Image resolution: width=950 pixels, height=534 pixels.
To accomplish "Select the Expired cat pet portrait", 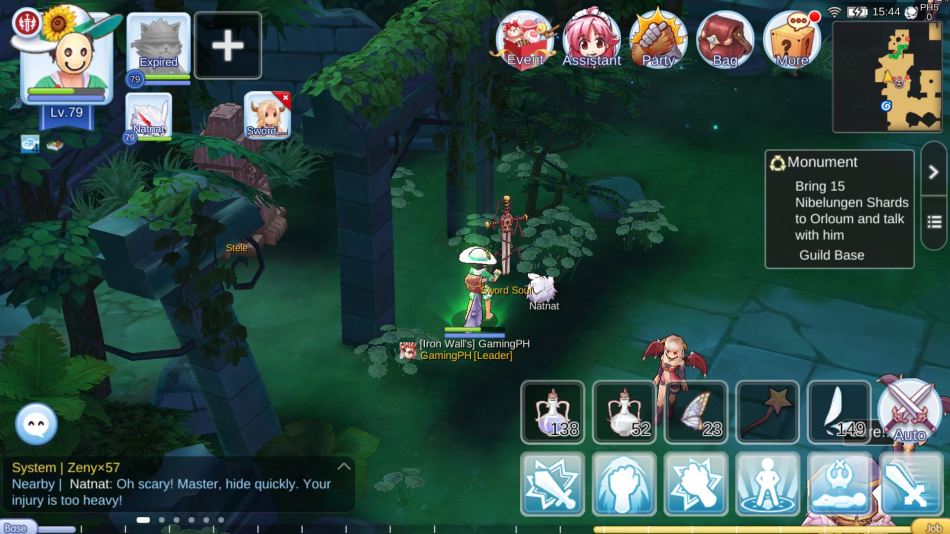I will pos(158,46).
